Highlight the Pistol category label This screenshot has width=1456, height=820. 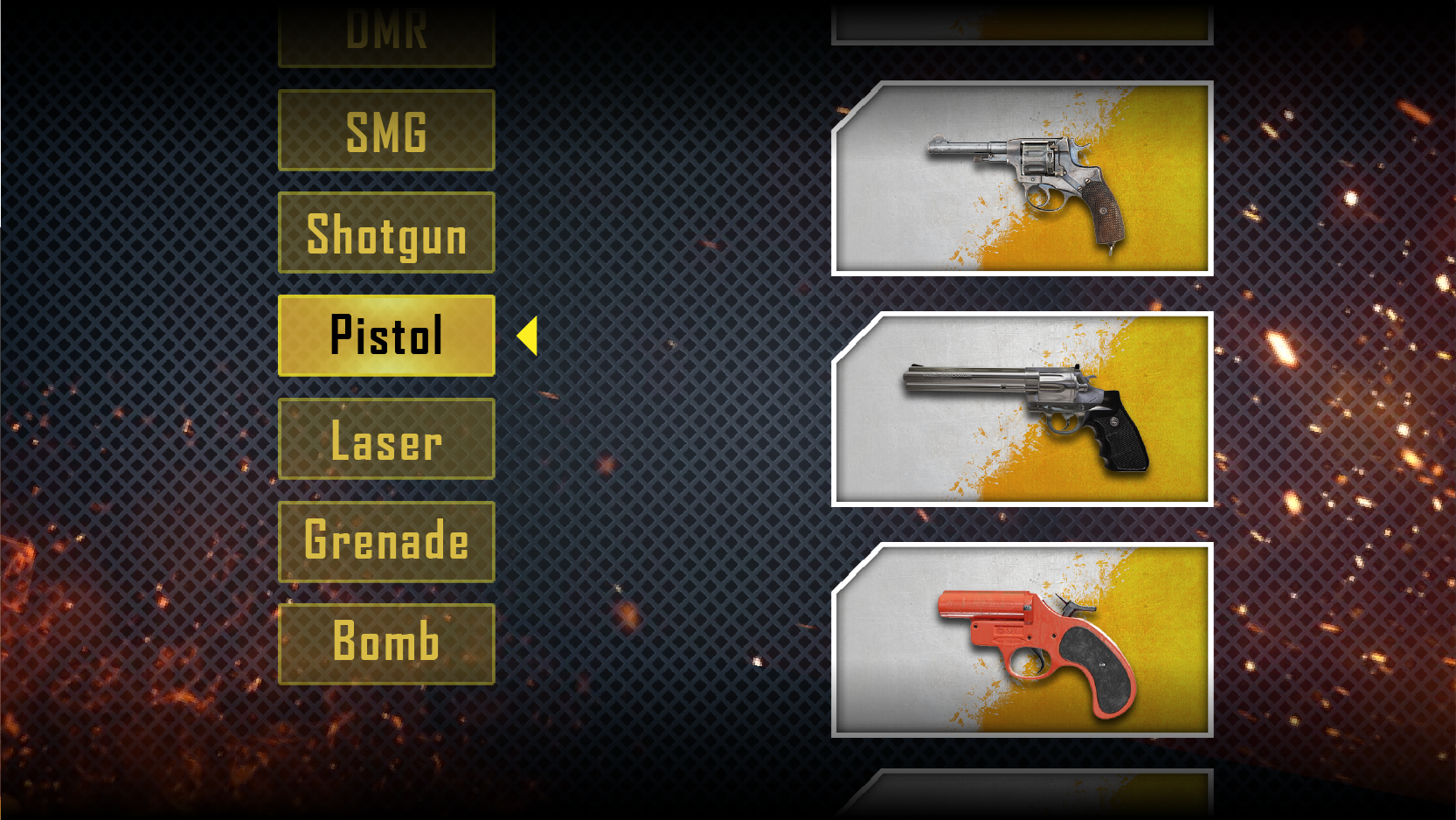coord(386,336)
